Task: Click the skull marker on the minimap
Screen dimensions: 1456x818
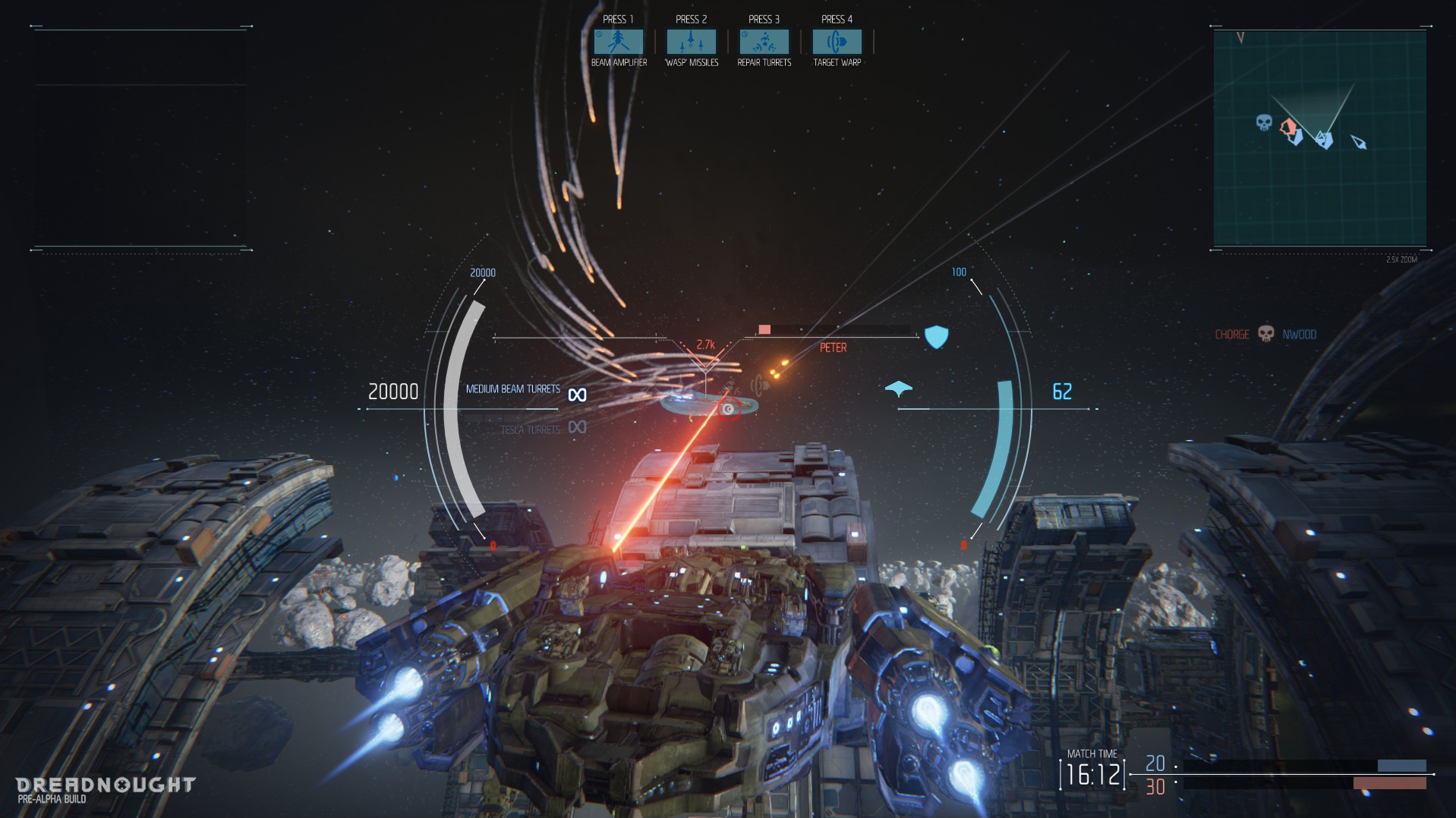Action: 1262,121
